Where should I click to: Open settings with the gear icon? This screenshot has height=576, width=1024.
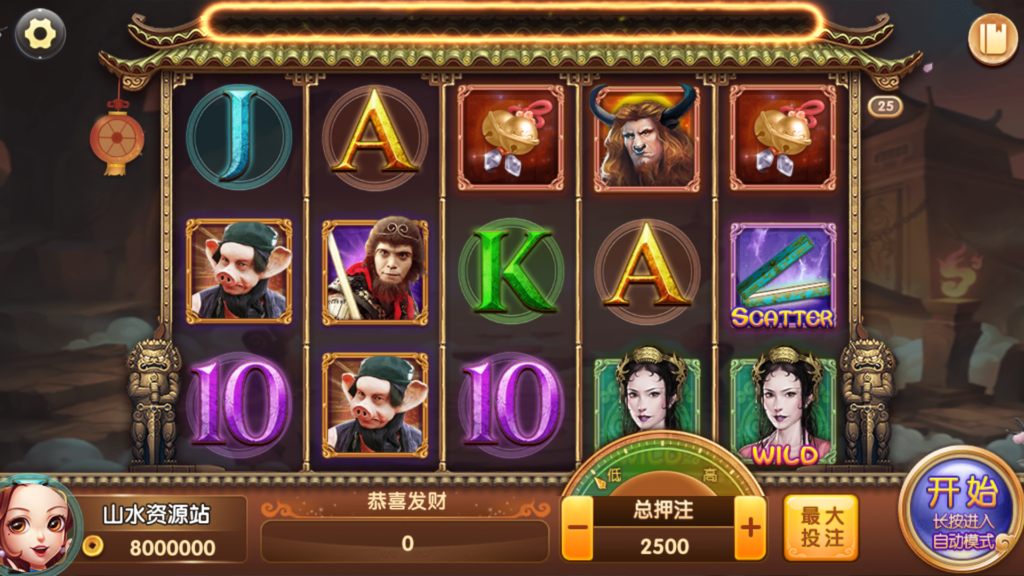click(x=41, y=34)
